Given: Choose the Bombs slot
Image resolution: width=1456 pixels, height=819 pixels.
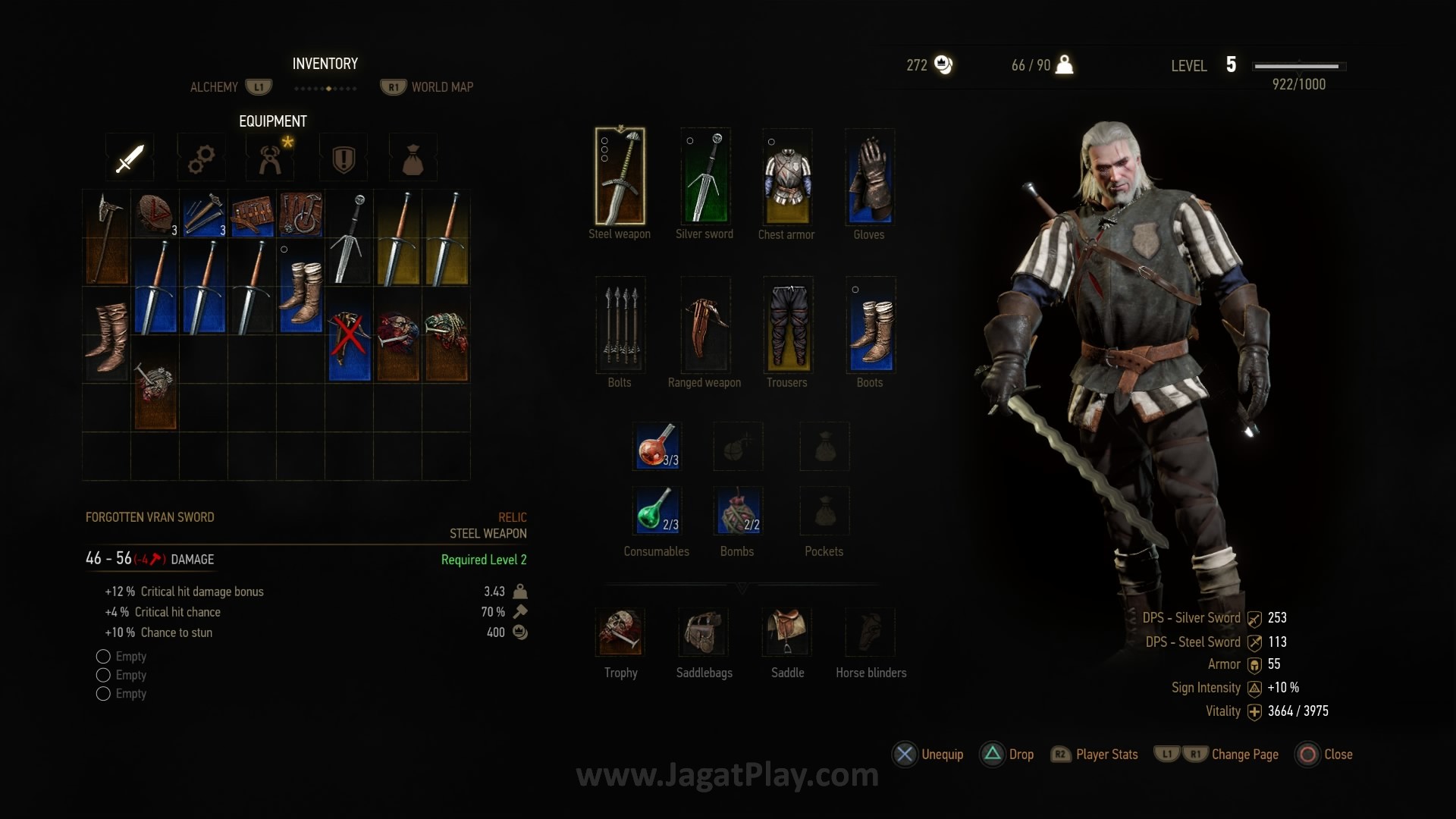Looking at the screenshot, I should [x=738, y=510].
